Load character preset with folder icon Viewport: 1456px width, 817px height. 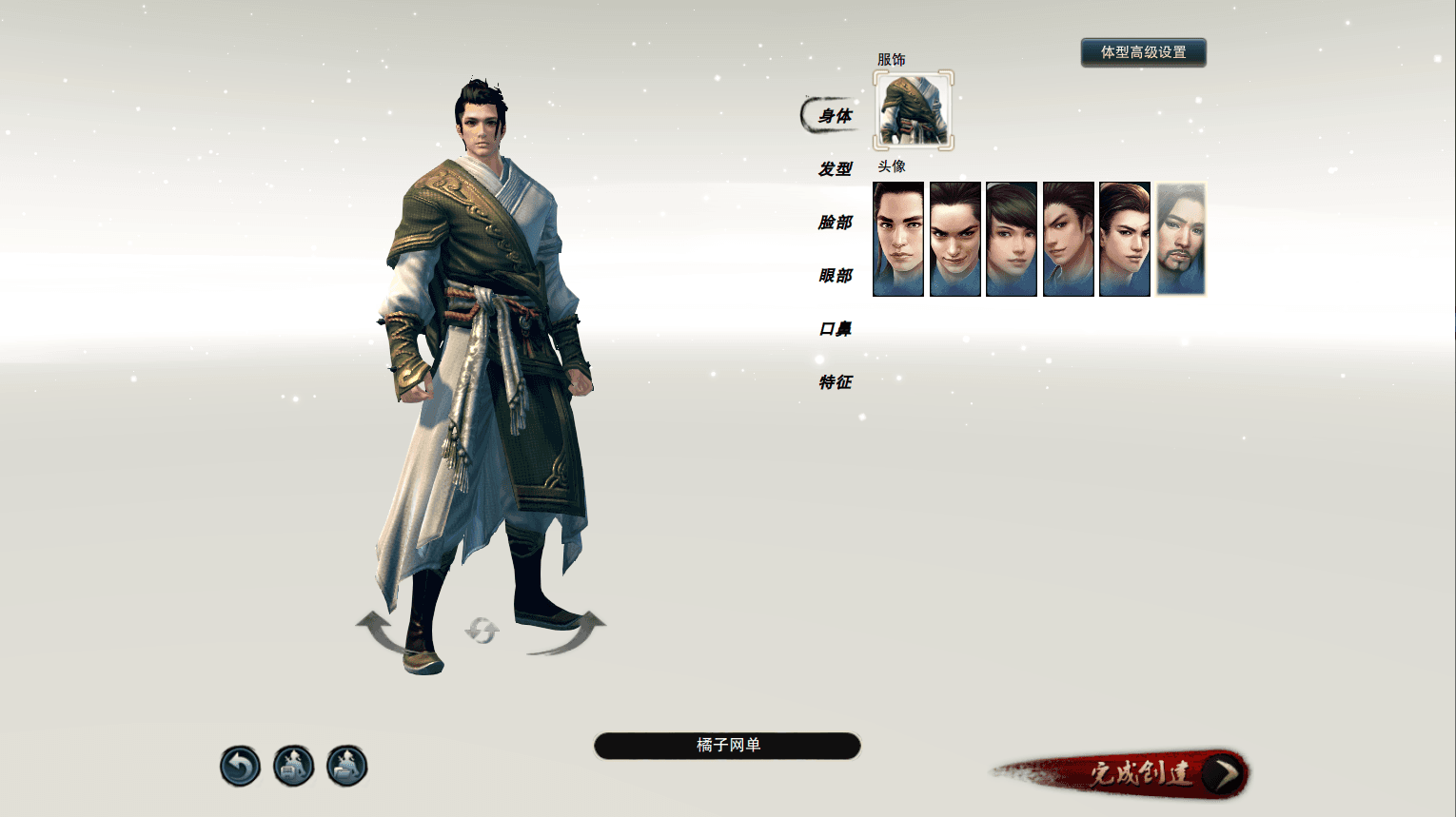pyautogui.click(x=346, y=766)
